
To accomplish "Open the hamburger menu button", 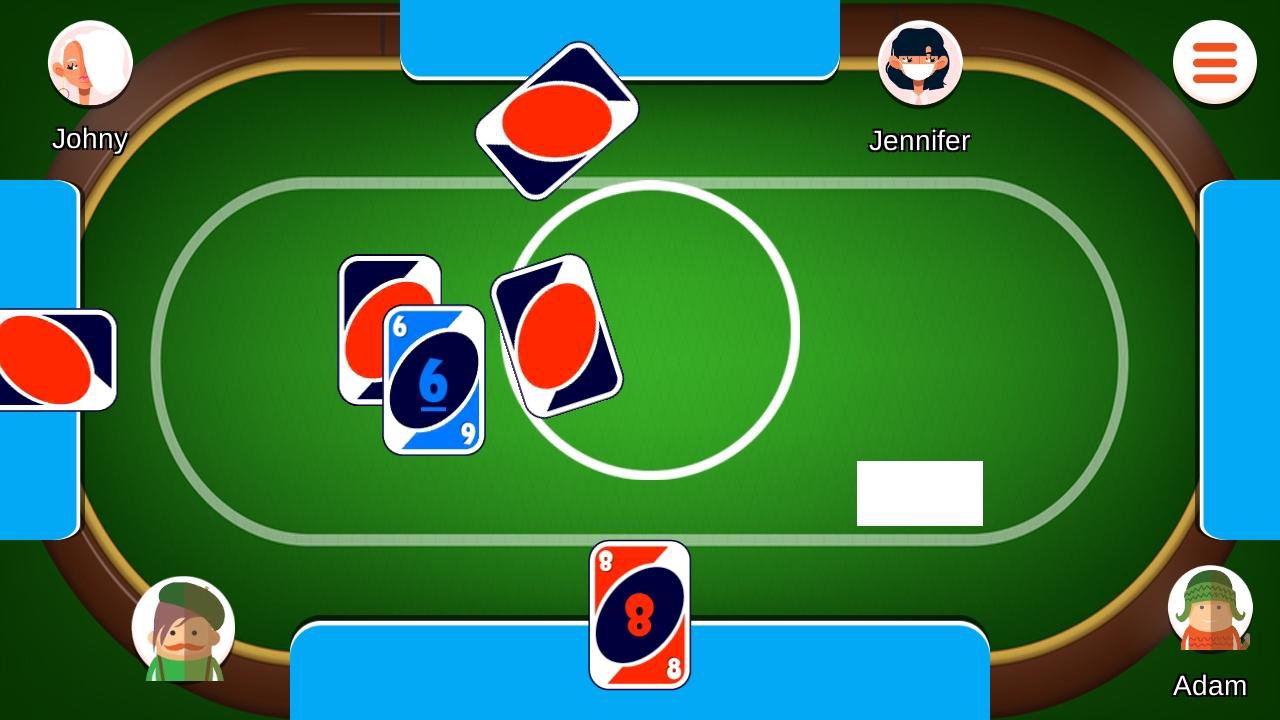I will coord(1214,61).
